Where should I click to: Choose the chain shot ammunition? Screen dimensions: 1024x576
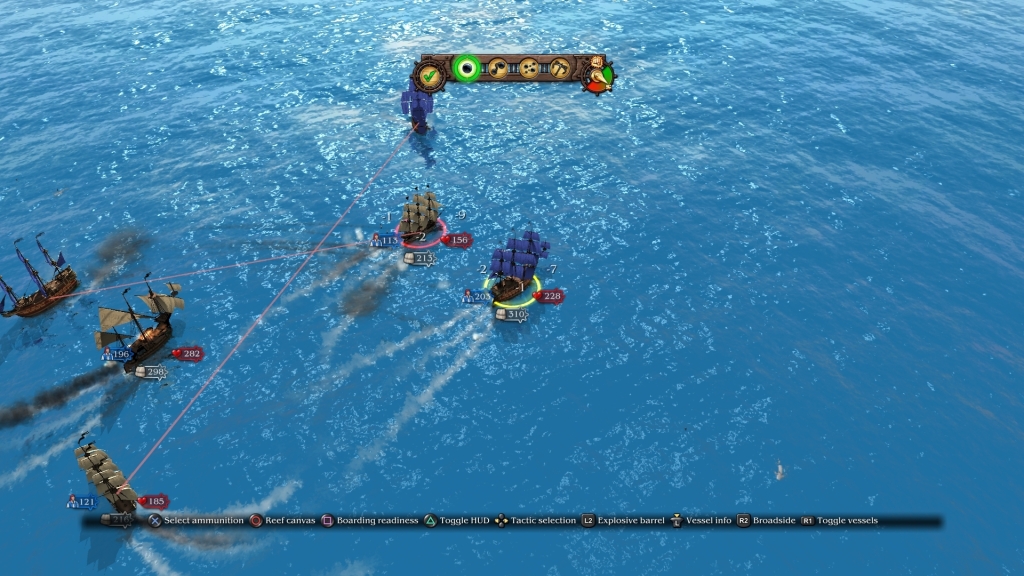(x=497, y=68)
